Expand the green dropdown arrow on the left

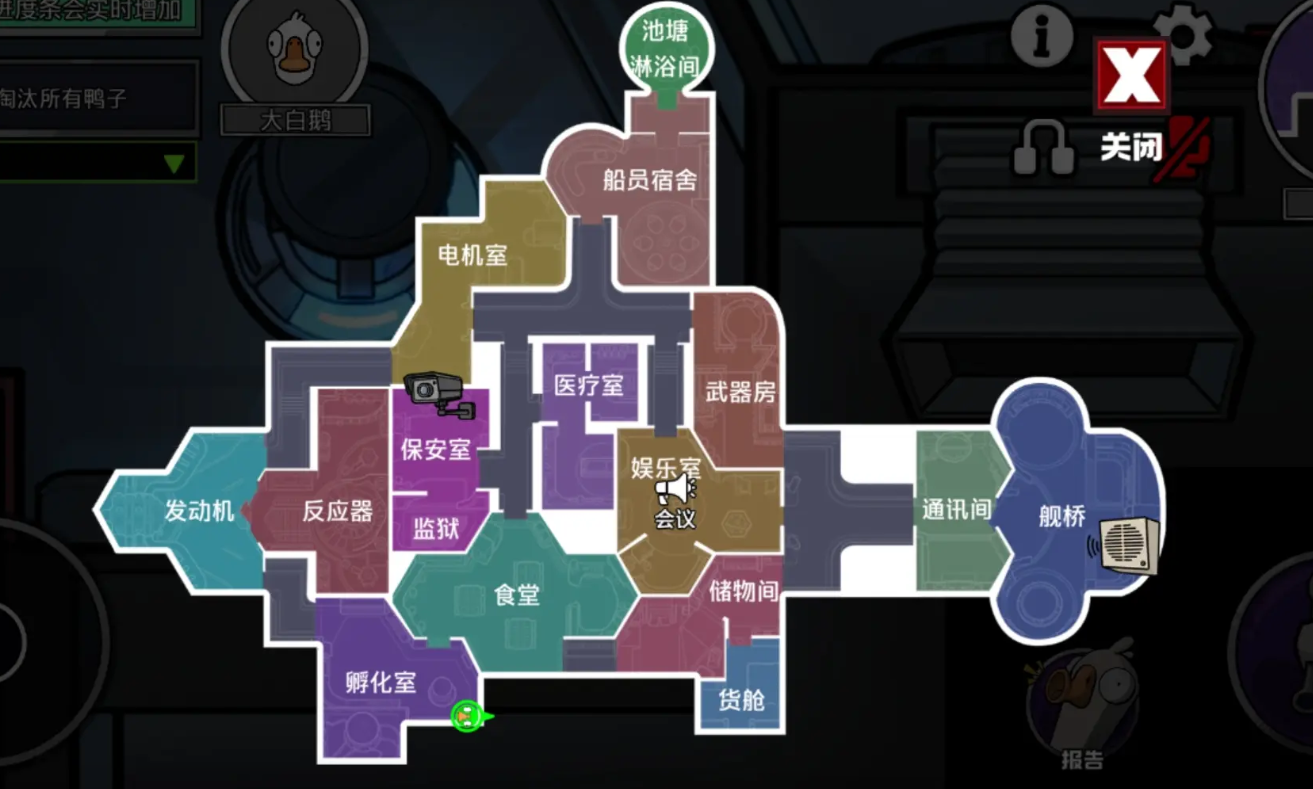(175, 165)
